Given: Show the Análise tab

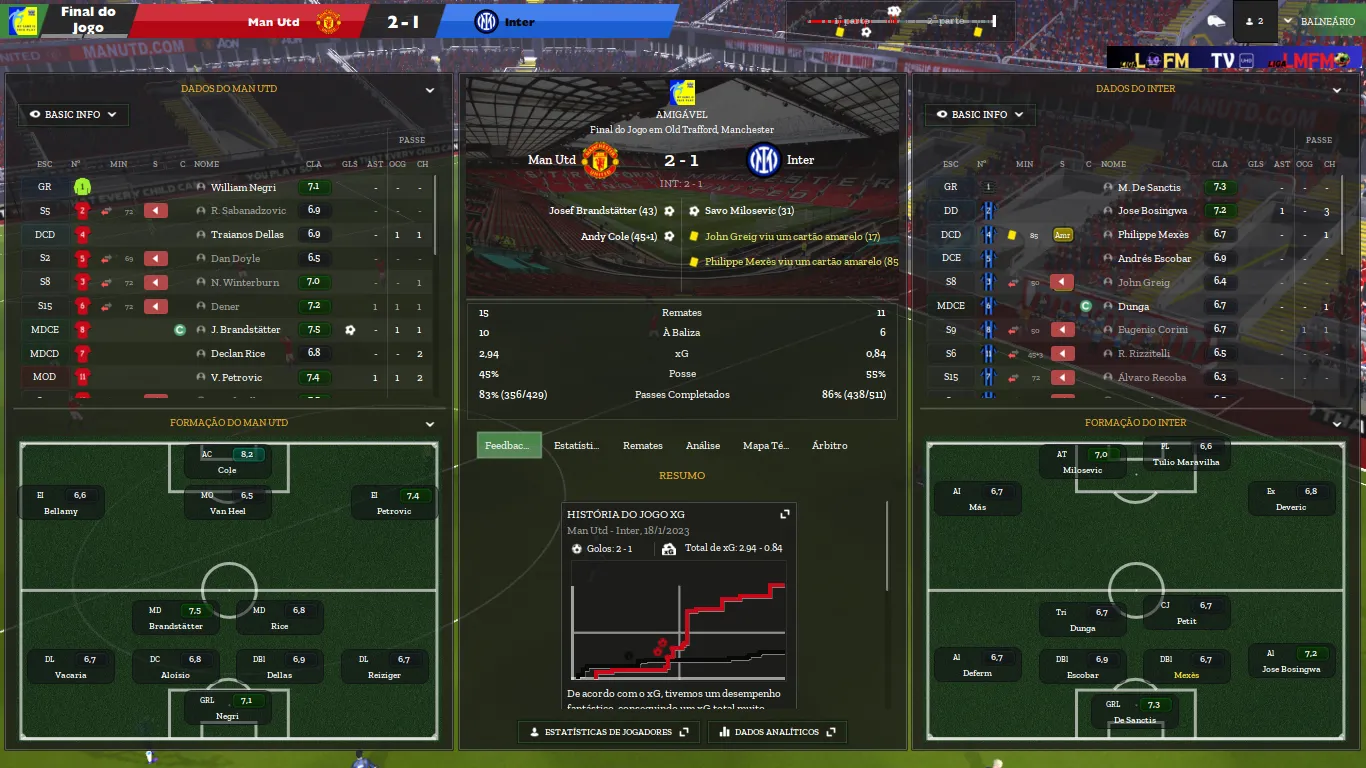Looking at the screenshot, I should [703, 446].
